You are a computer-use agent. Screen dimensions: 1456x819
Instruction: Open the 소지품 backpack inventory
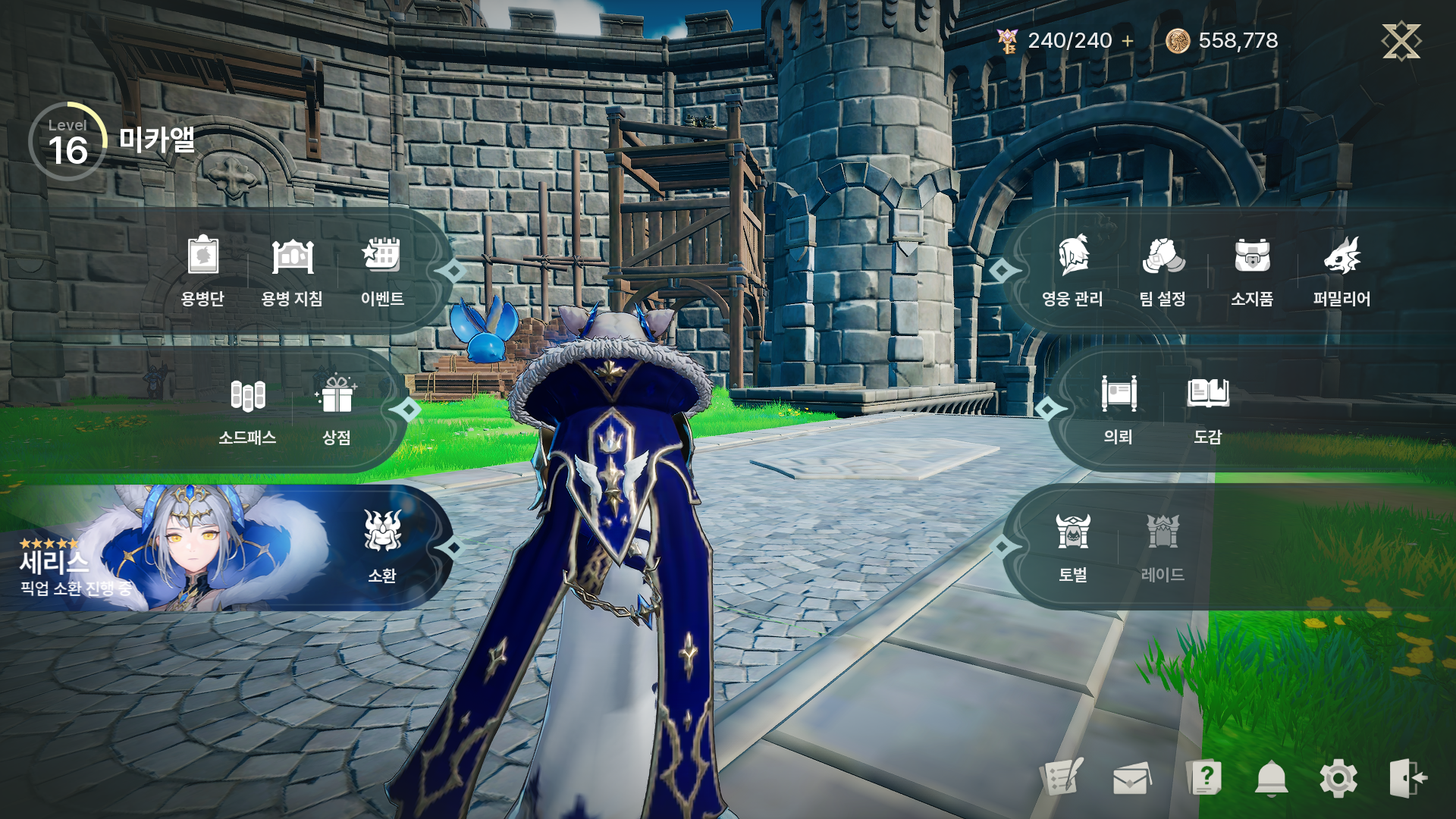point(1252,269)
